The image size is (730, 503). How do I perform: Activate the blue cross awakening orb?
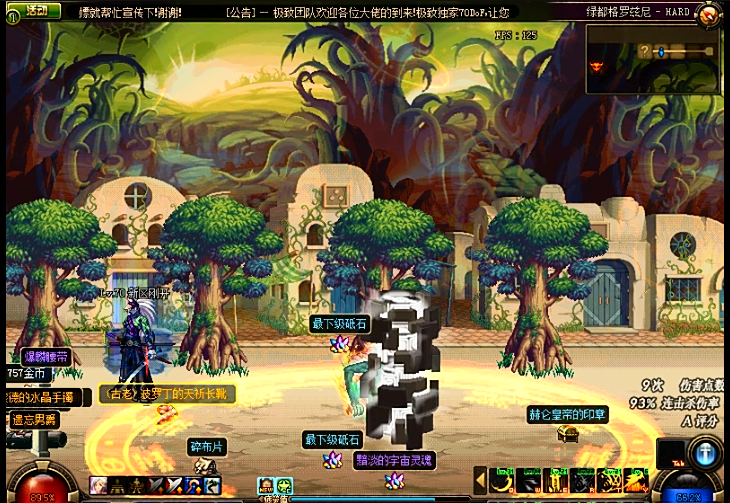(x=705, y=452)
